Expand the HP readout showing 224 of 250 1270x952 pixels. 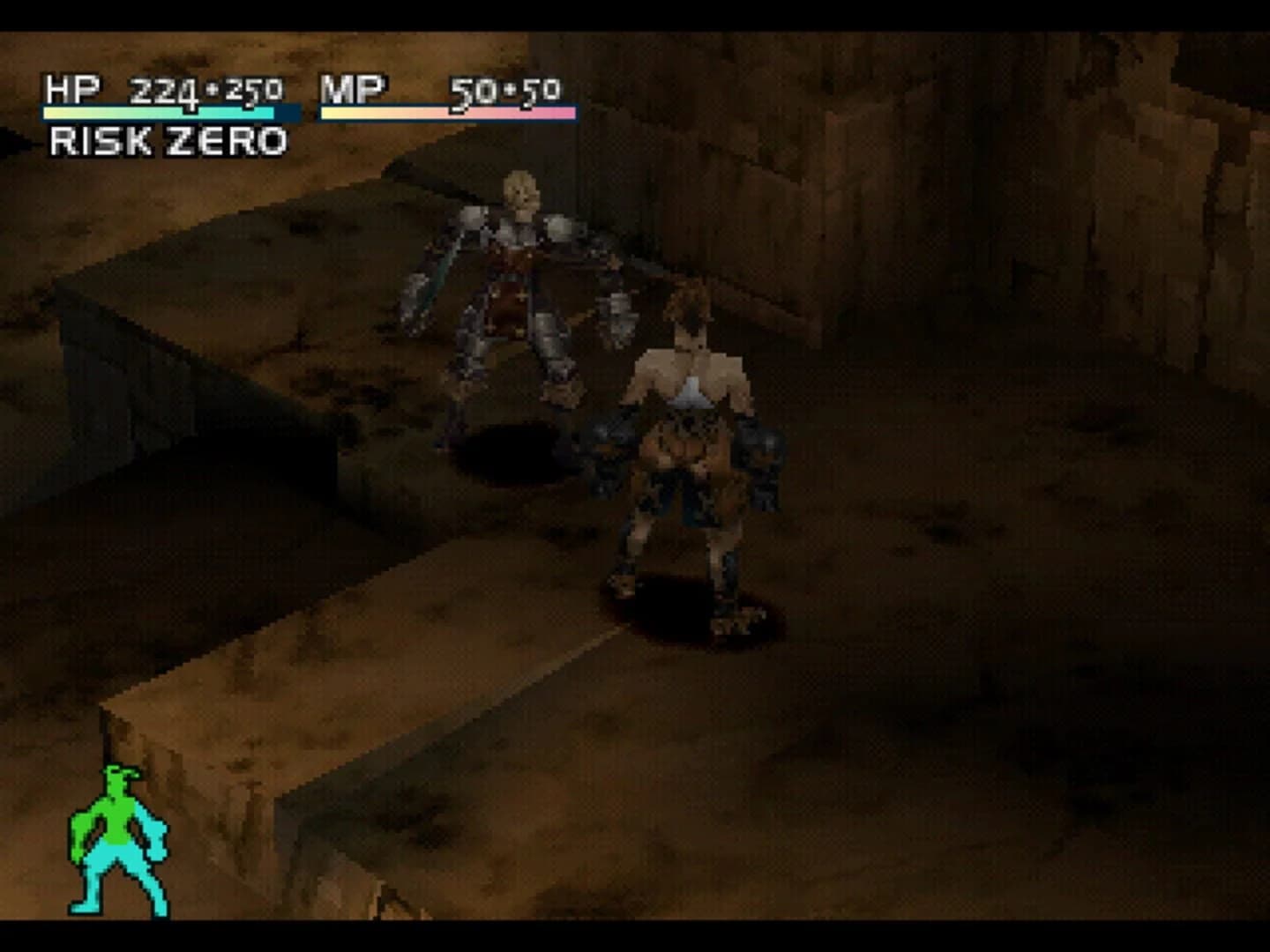point(201,88)
